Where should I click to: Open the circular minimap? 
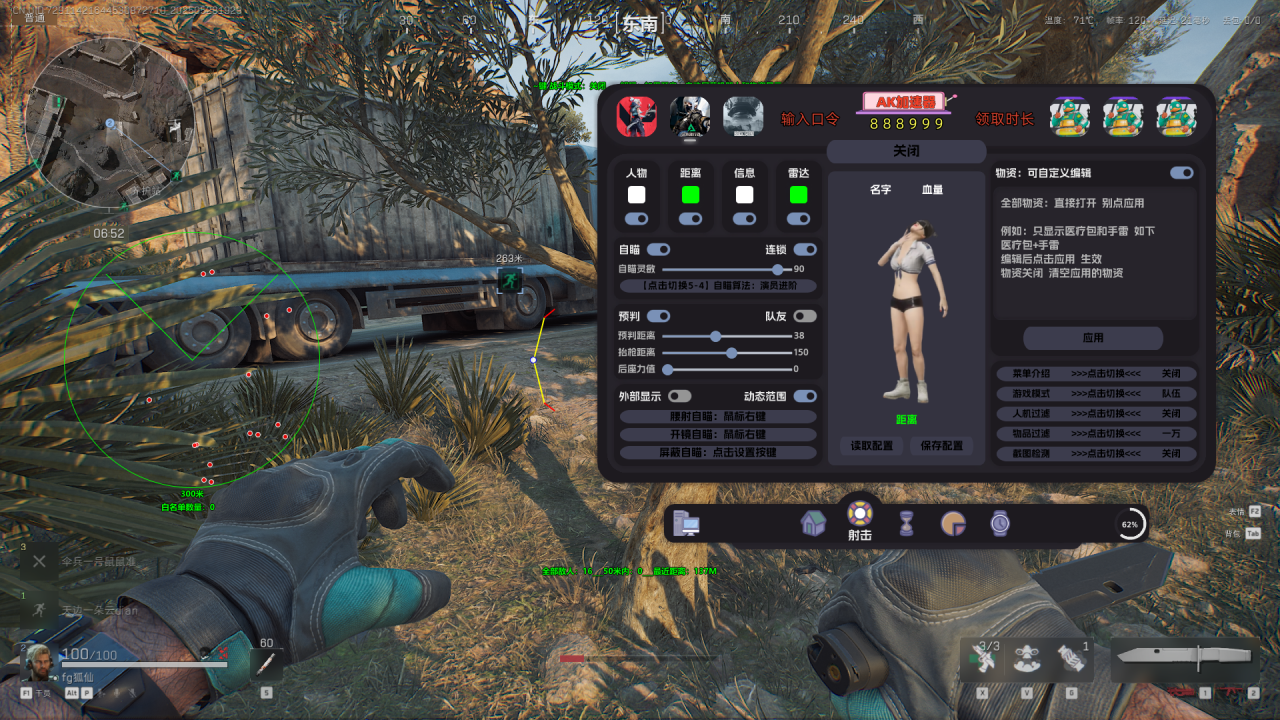coord(109,123)
